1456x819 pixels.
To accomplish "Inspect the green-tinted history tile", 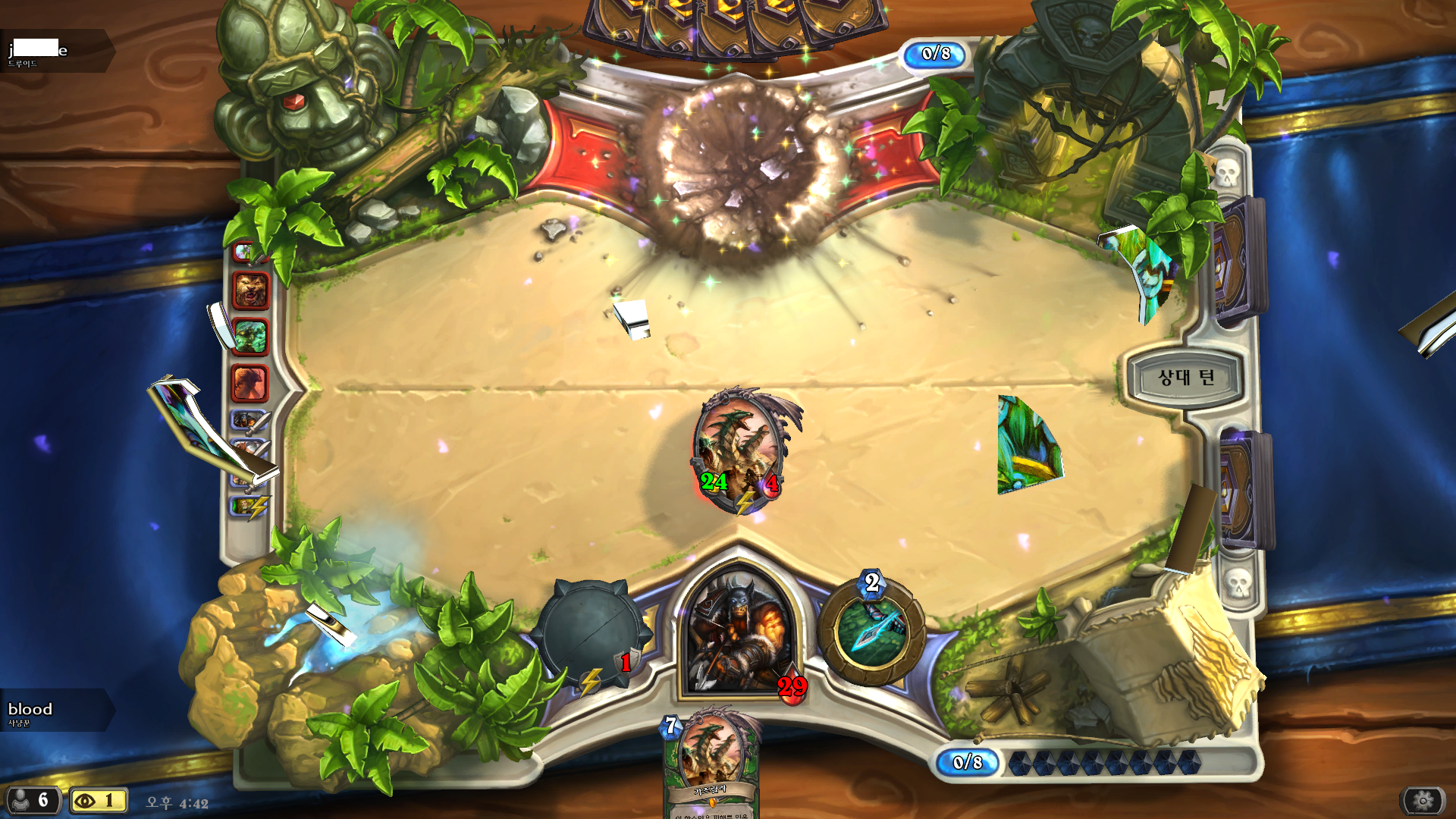I will [250, 337].
